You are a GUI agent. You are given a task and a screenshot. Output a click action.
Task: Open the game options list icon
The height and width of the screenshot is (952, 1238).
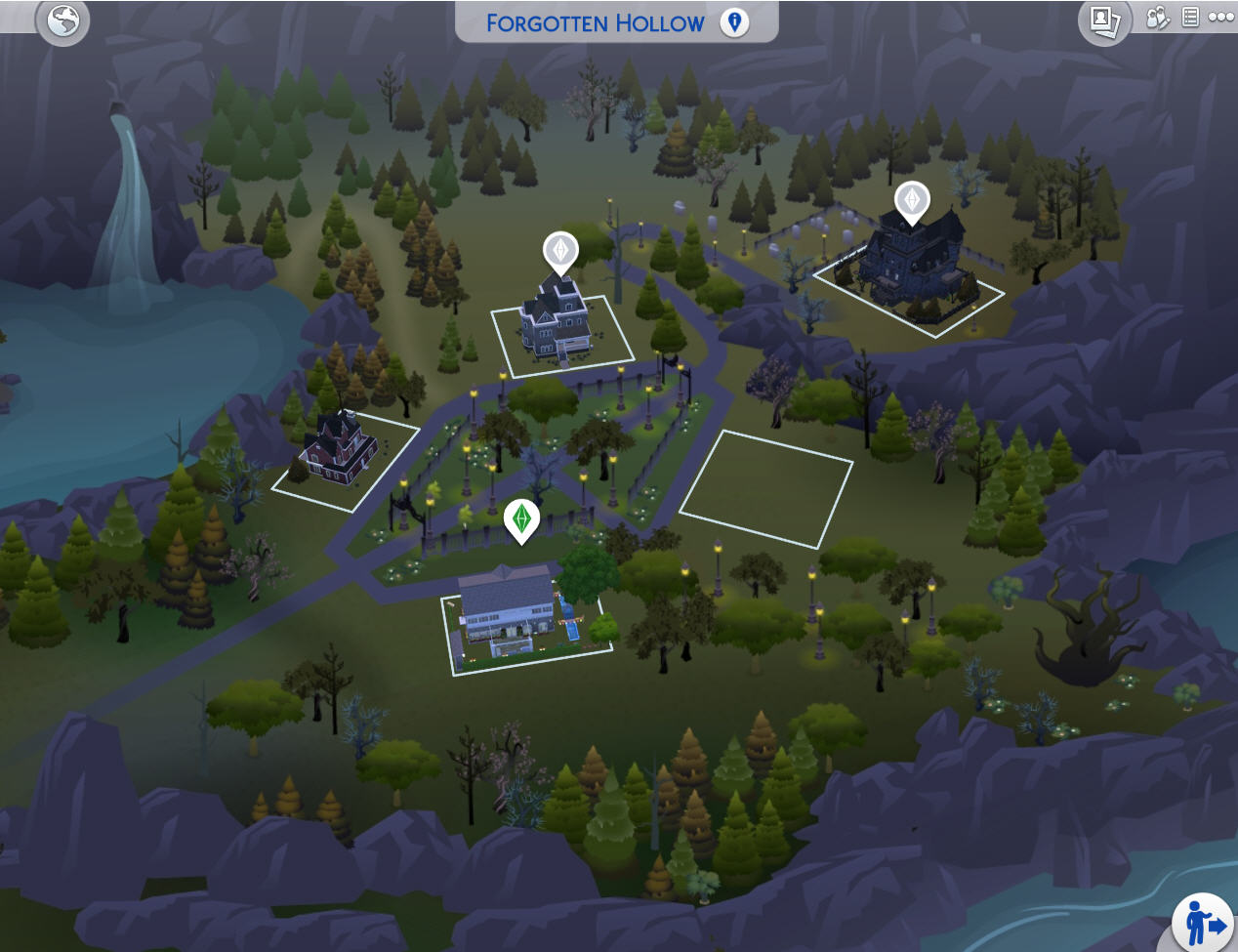pos(1190,17)
